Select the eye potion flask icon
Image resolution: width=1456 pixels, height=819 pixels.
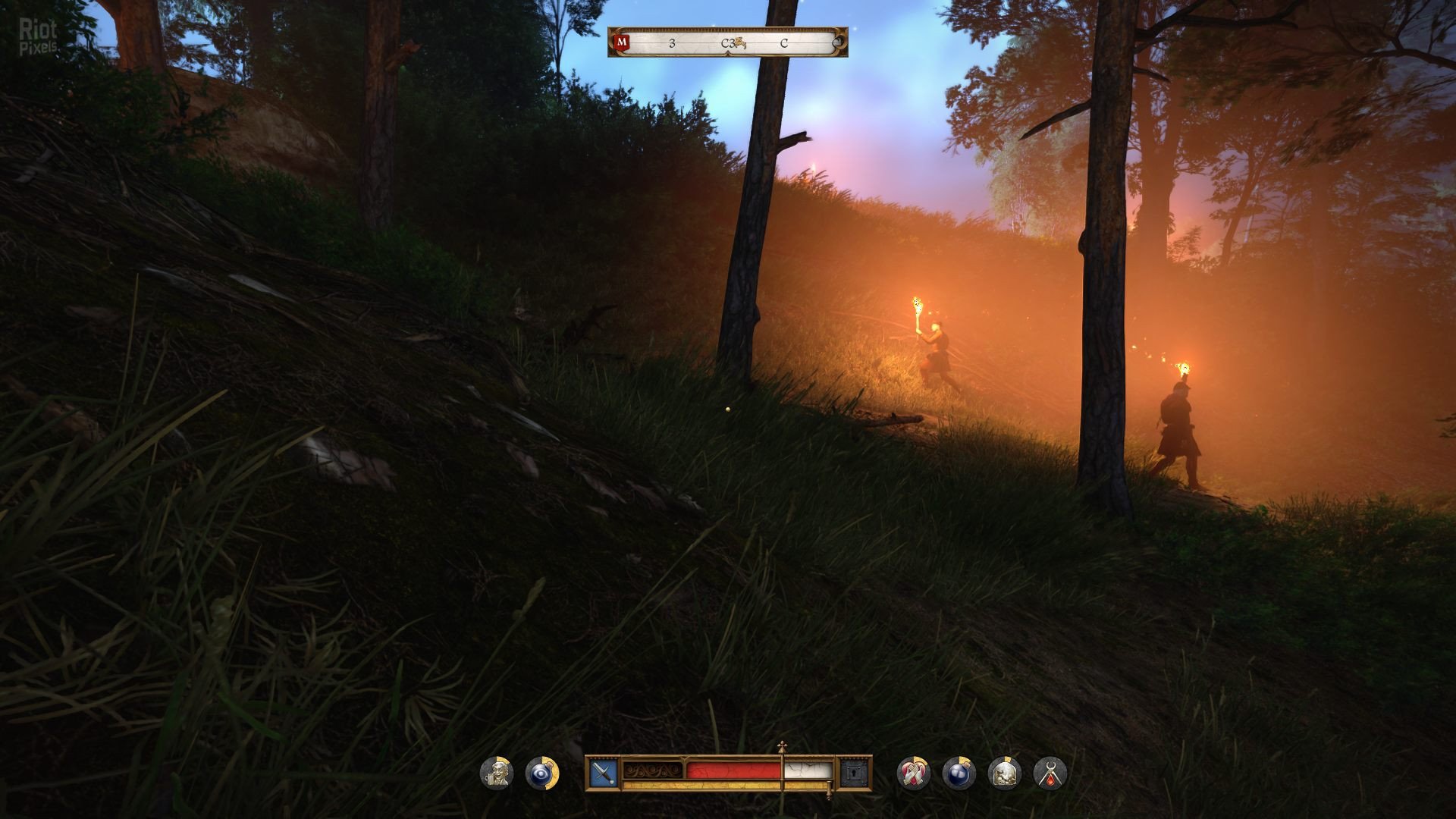(x=541, y=773)
